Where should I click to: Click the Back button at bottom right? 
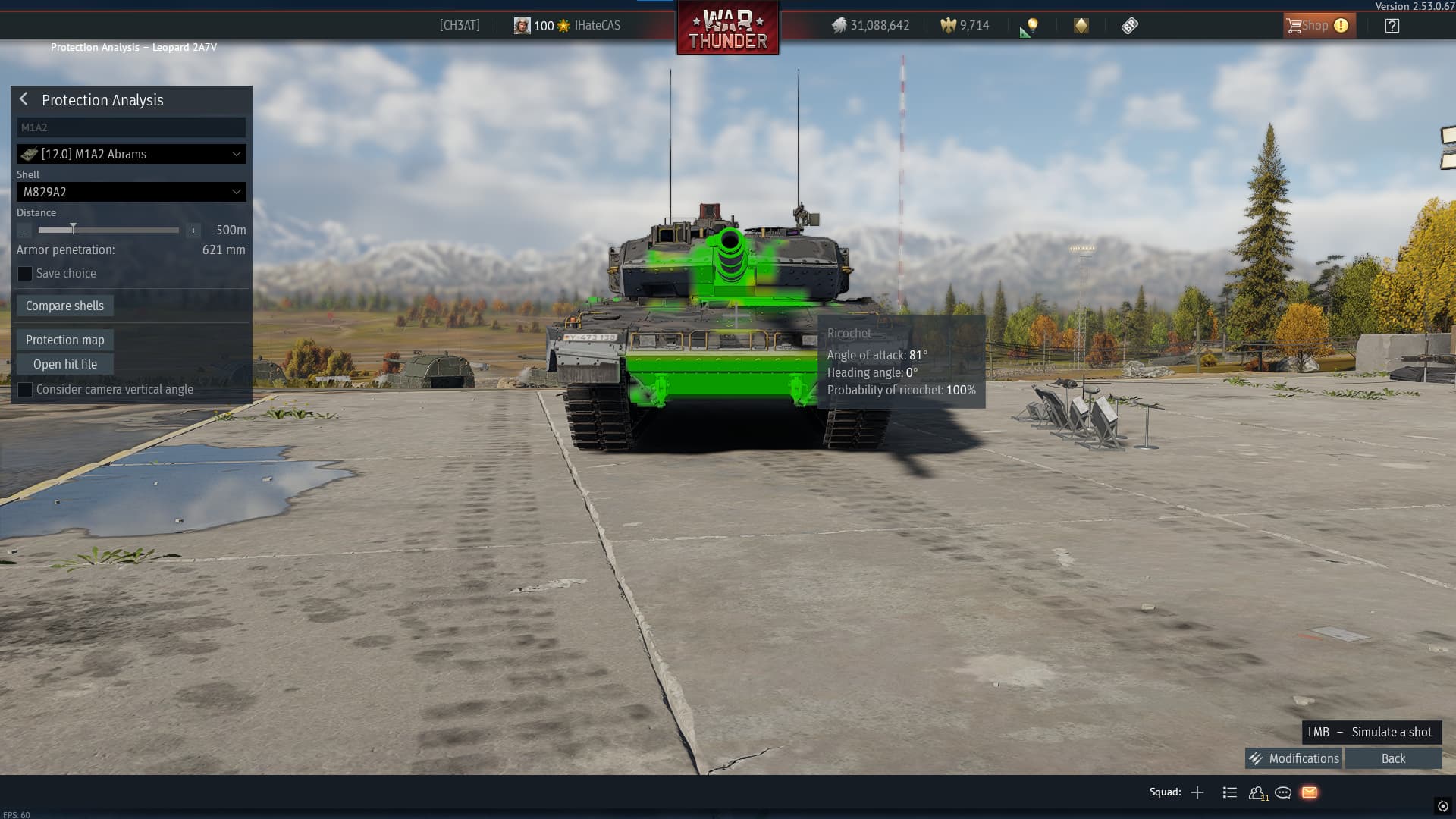[x=1393, y=758]
